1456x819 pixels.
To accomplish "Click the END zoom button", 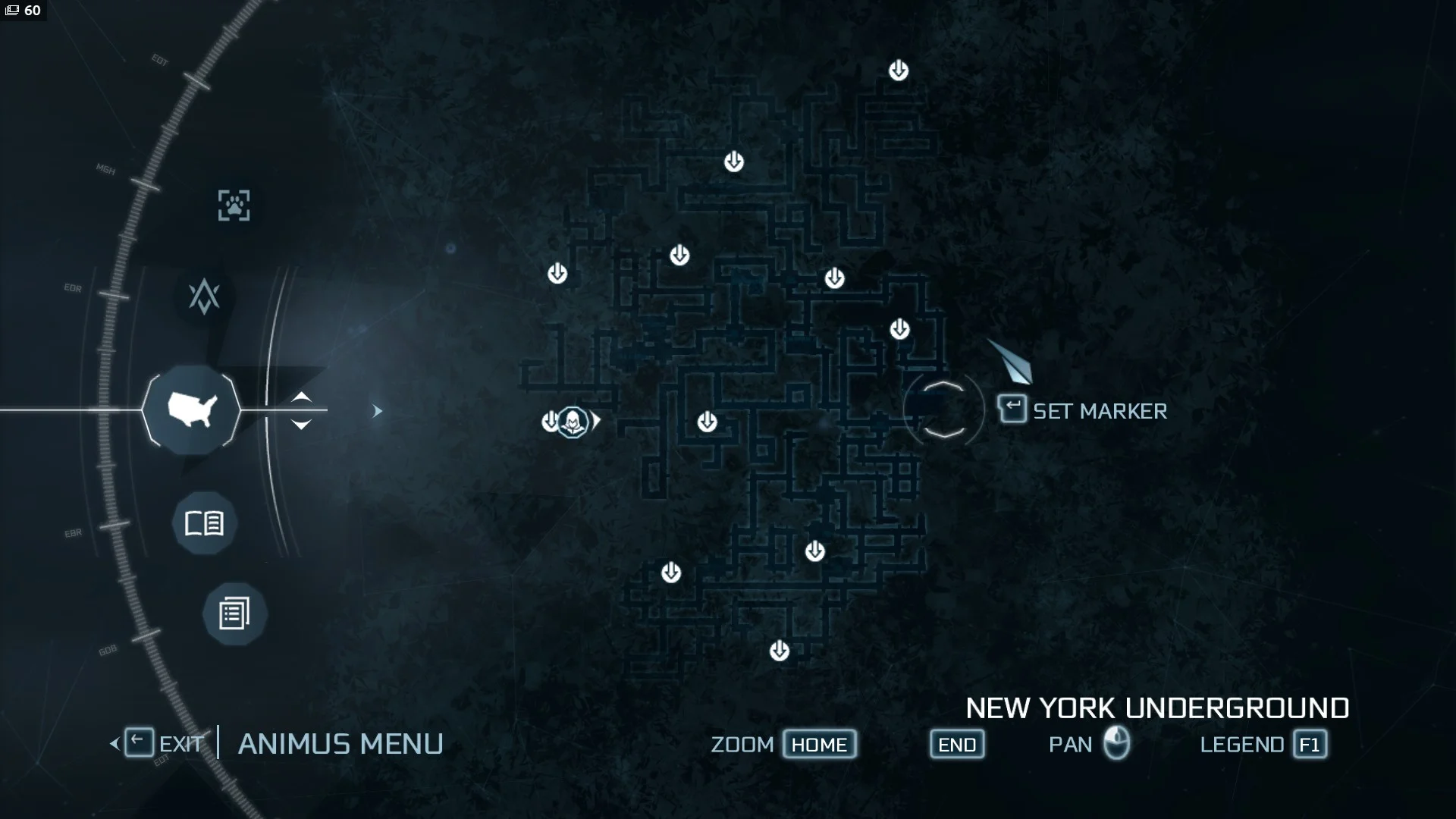I will tap(956, 744).
